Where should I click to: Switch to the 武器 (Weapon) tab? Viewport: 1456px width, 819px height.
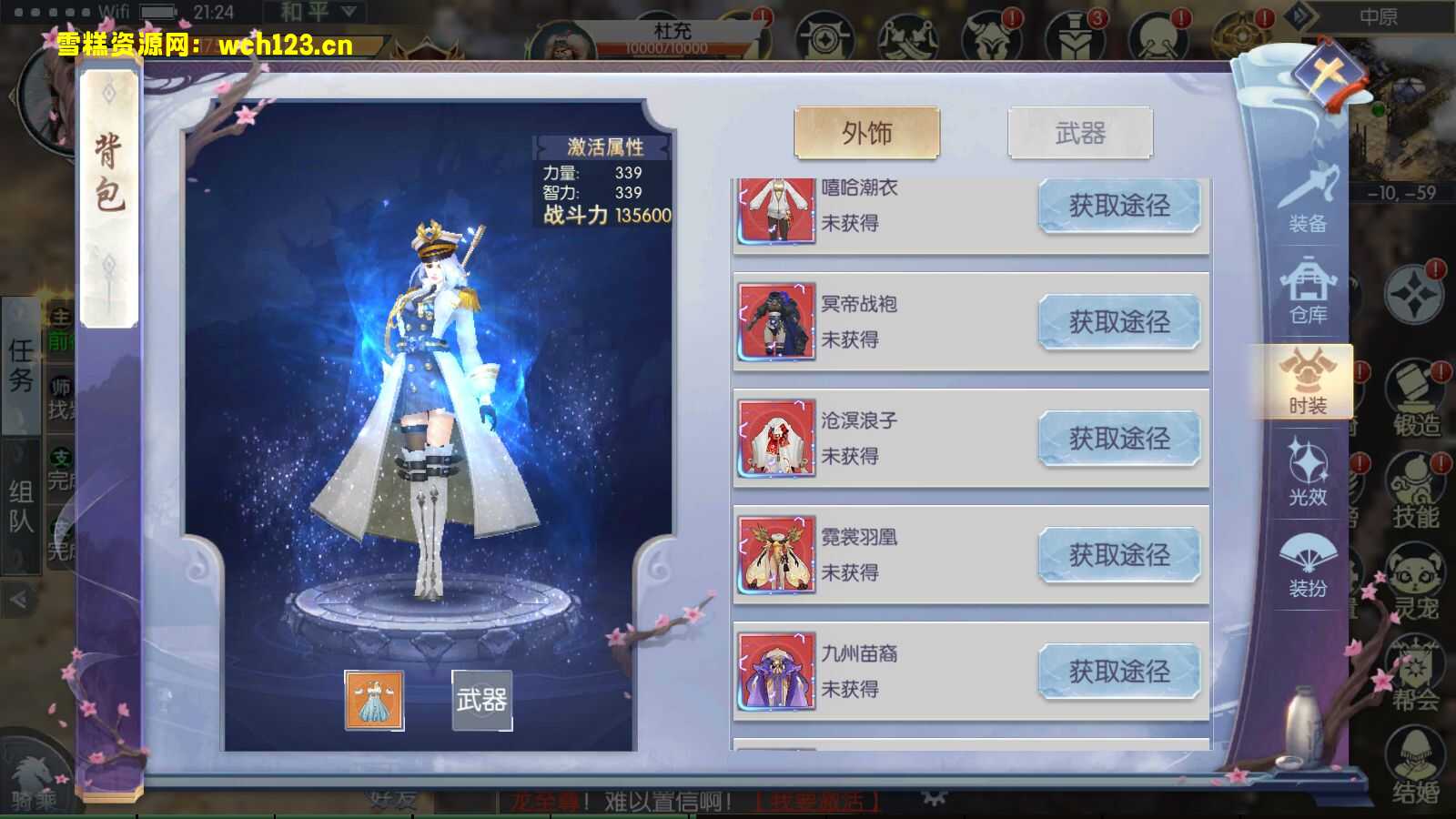(x=1079, y=133)
